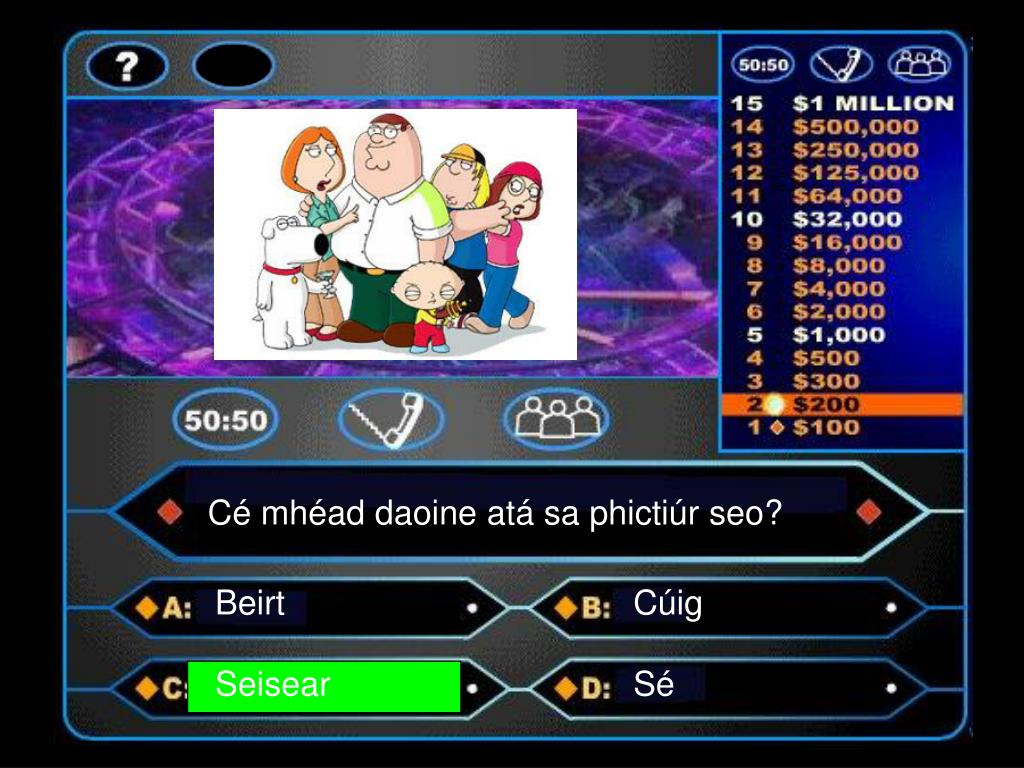Select the highlighted answer C: Seisear
This screenshot has height=768, width=1024.
coord(323,686)
